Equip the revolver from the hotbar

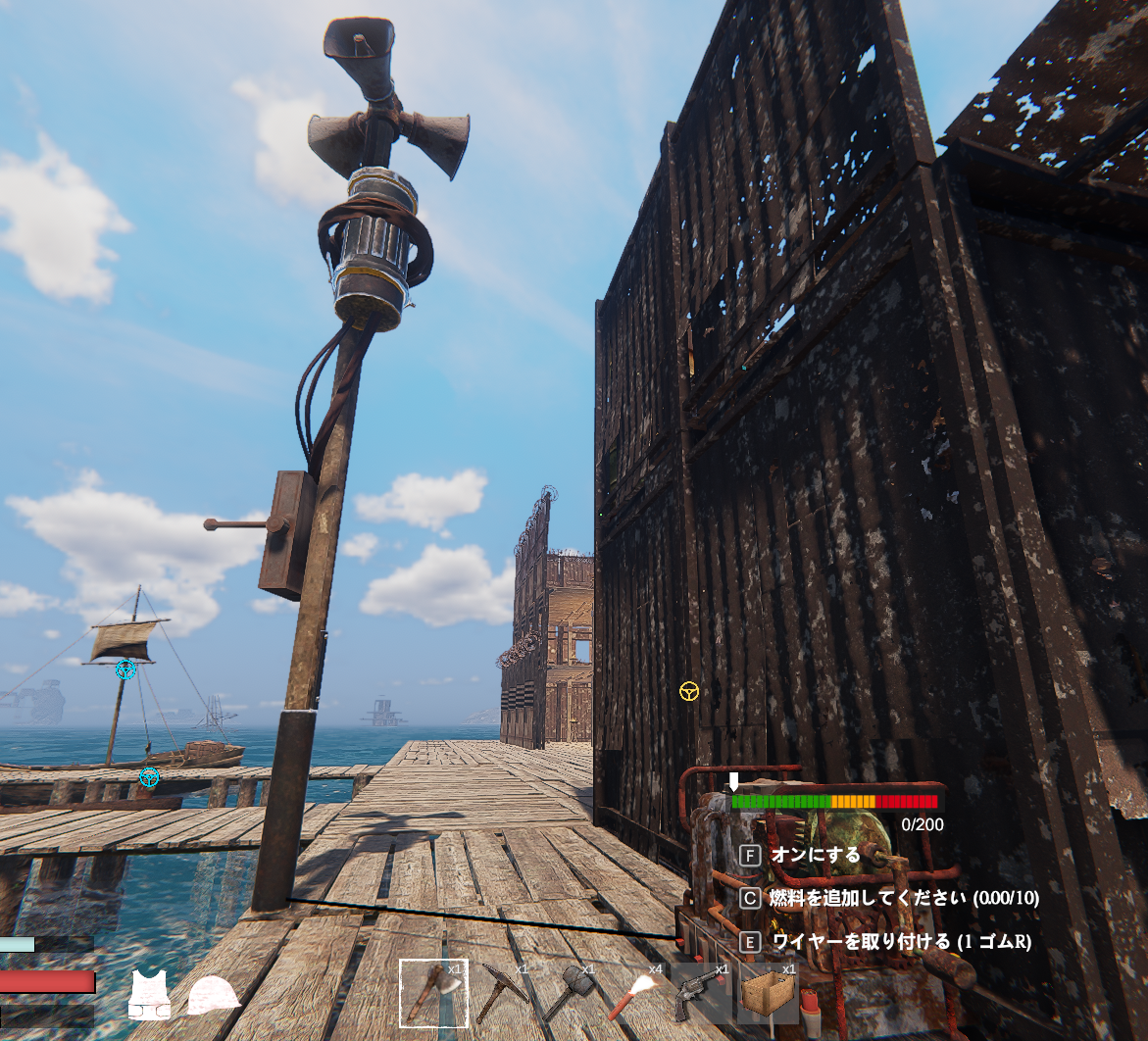(x=701, y=994)
